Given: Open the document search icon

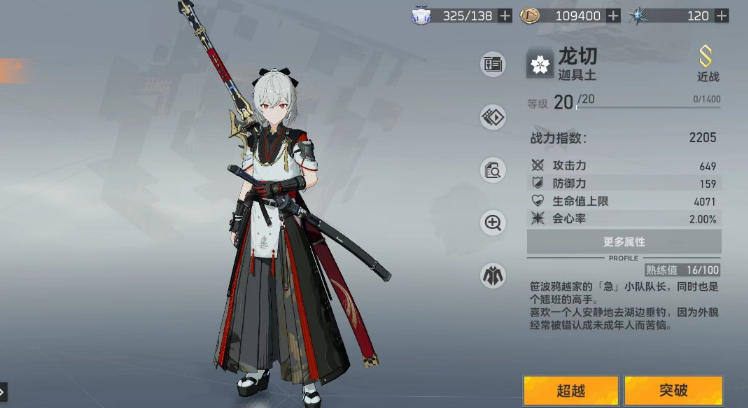Looking at the screenshot, I should pyautogui.click(x=492, y=170).
